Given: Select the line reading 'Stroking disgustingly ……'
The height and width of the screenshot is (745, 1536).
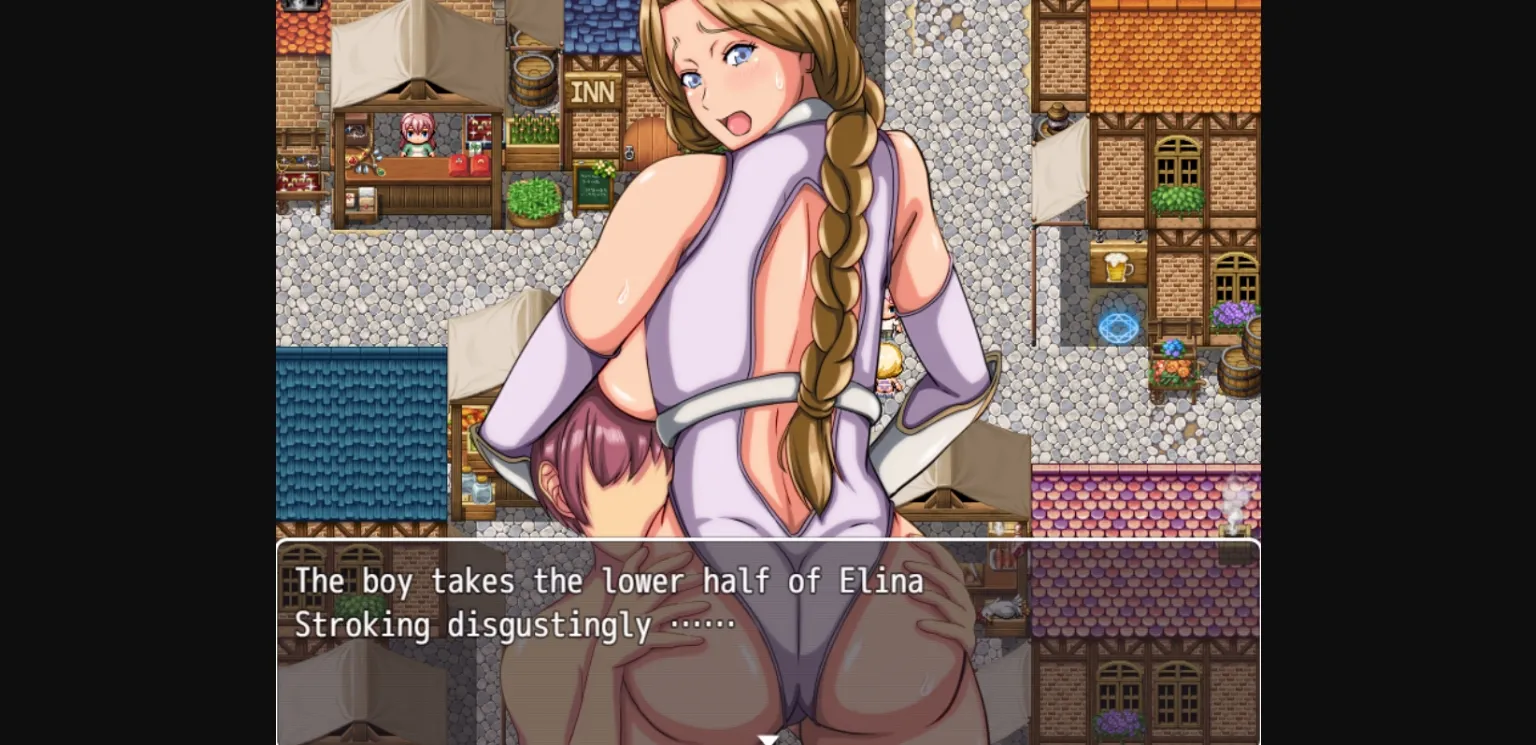Looking at the screenshot, I should (x=510, y=625).
